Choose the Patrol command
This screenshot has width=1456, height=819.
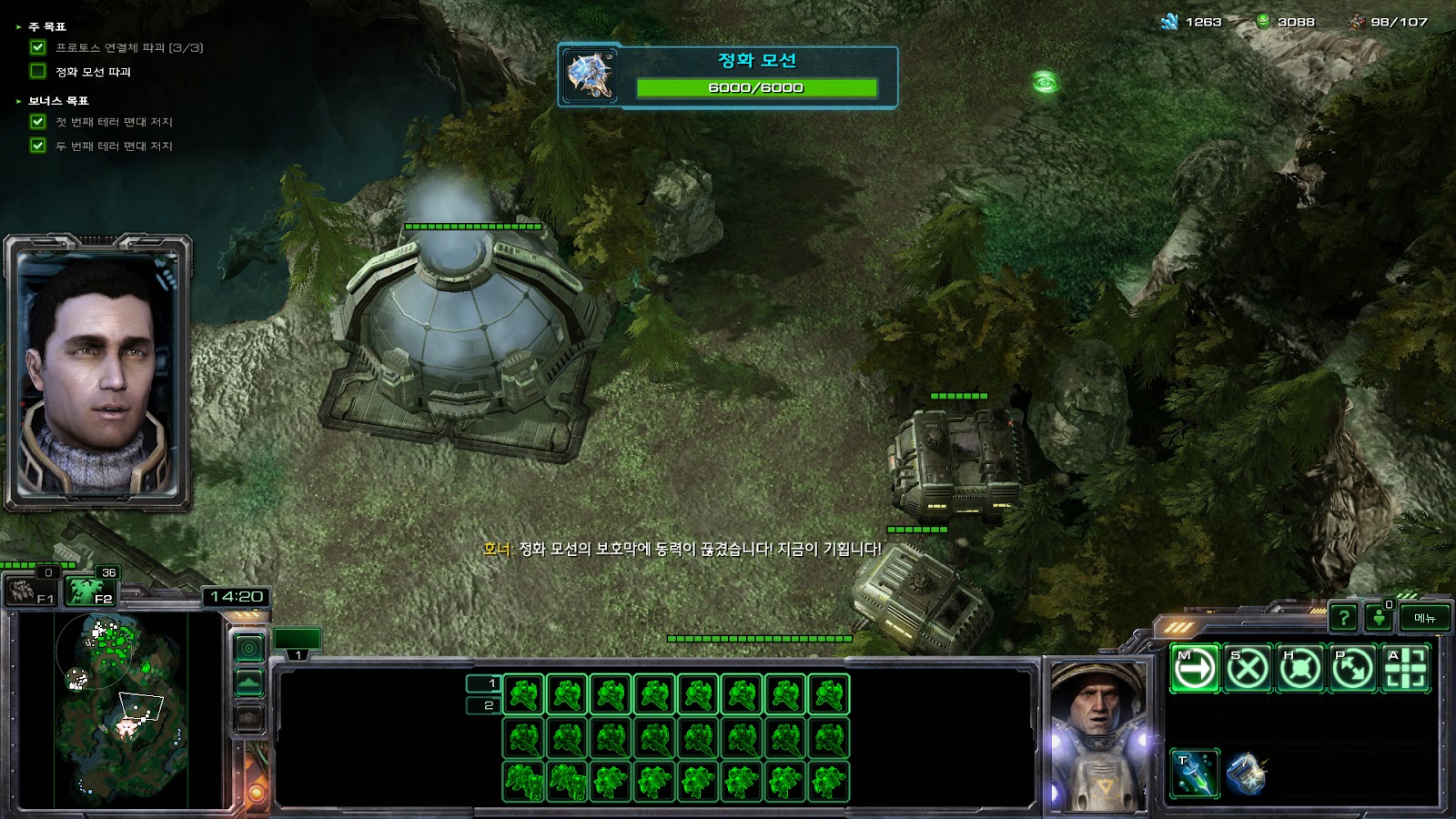pos(1353,669)
